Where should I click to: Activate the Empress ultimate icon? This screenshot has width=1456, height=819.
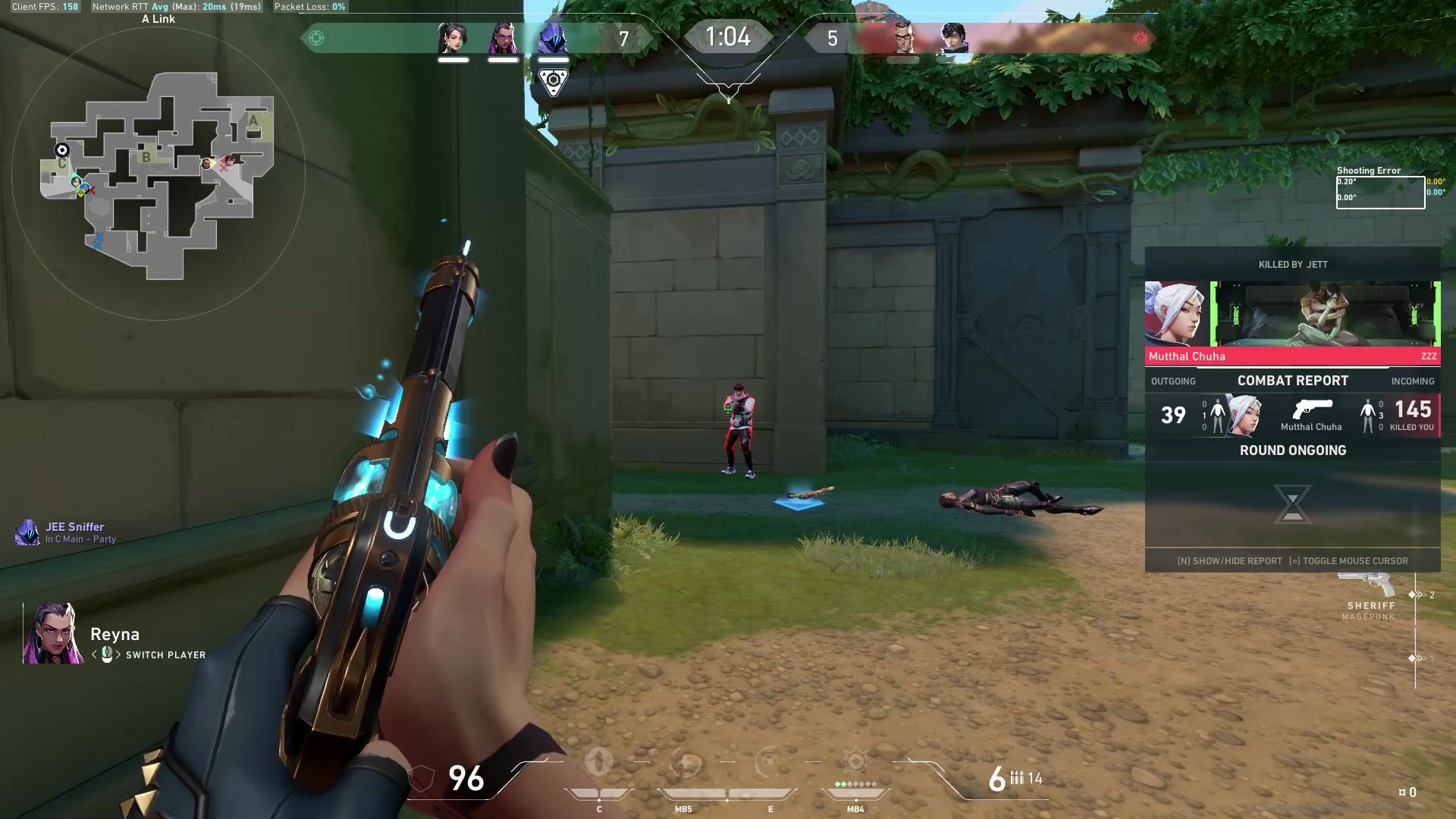pos(855,762)
